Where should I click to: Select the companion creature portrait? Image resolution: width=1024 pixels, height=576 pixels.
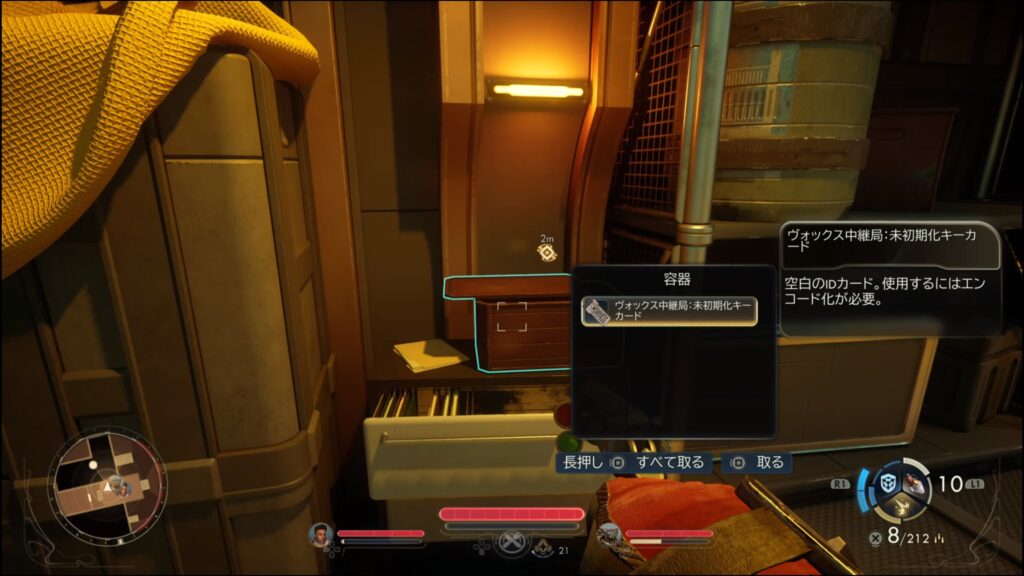(x=609, y=535)
